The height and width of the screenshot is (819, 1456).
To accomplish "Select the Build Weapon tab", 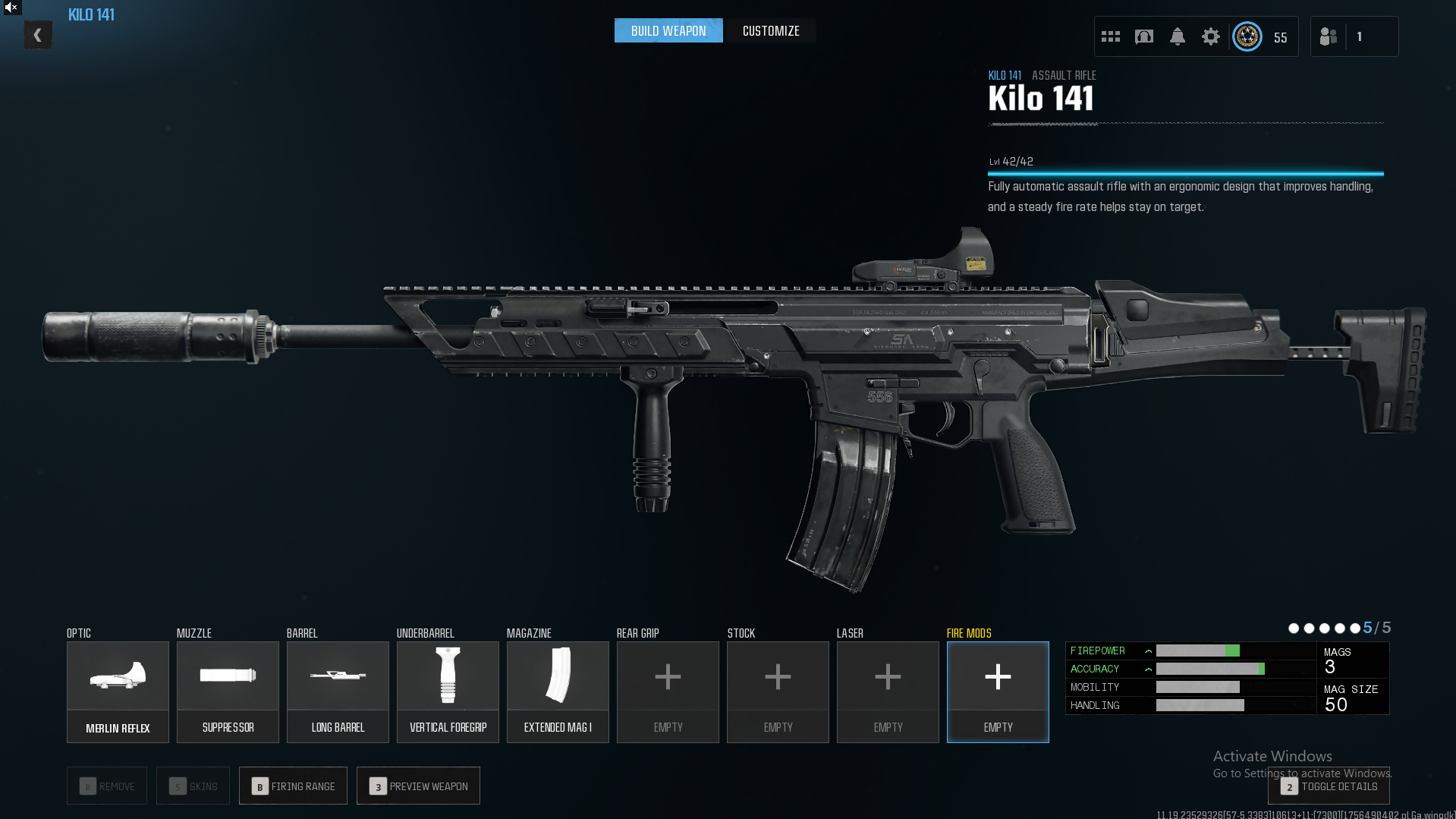I will tap(668, 31).
